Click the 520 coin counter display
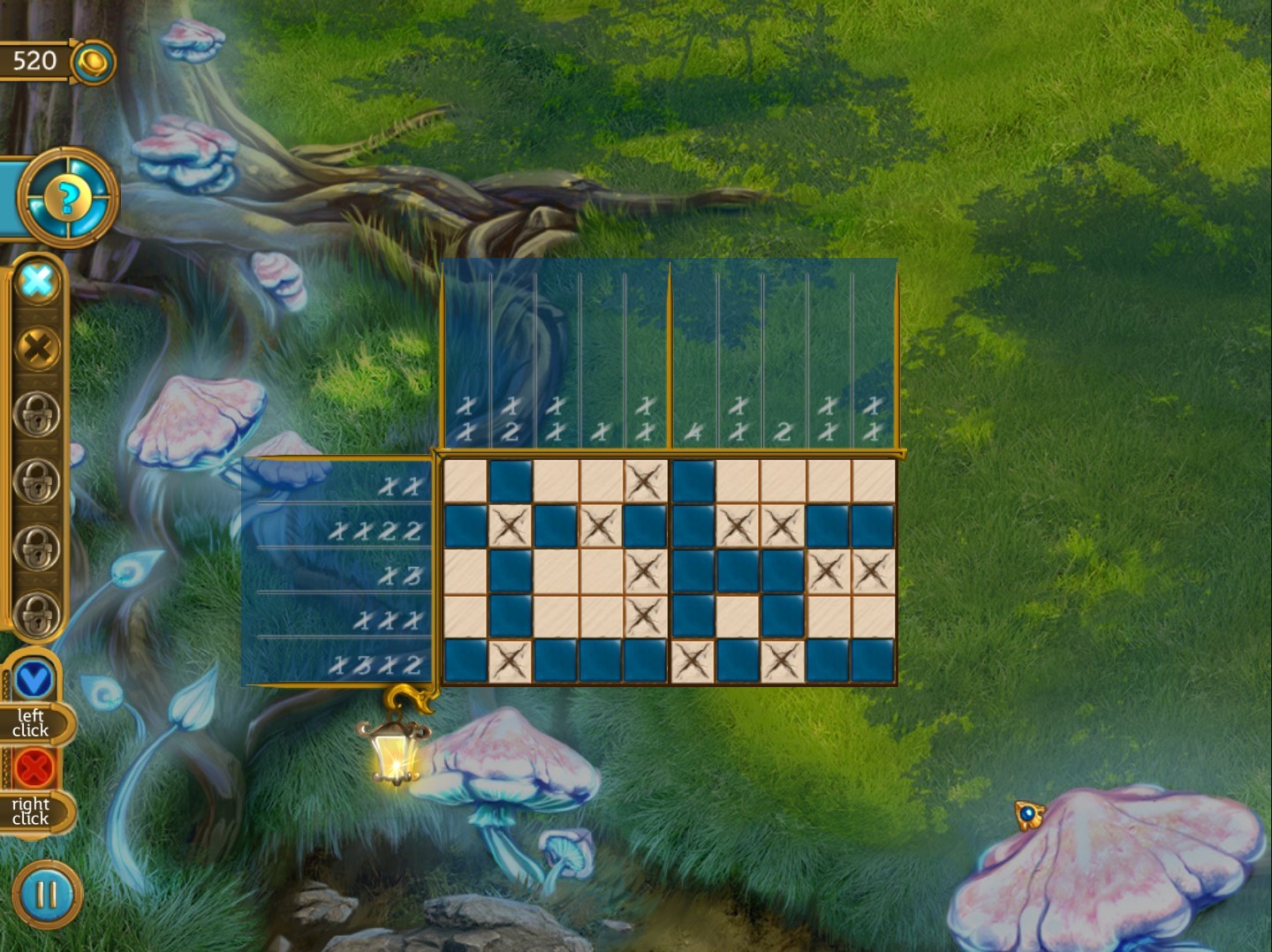1272x952 pixels. coord(34,62)
